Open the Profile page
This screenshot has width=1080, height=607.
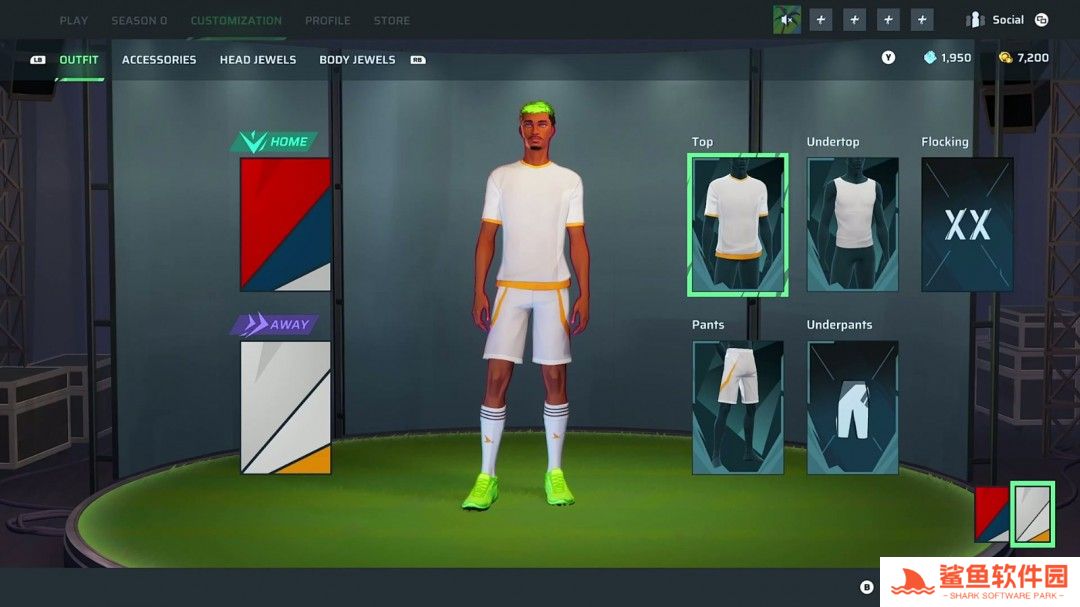(327, 20)
